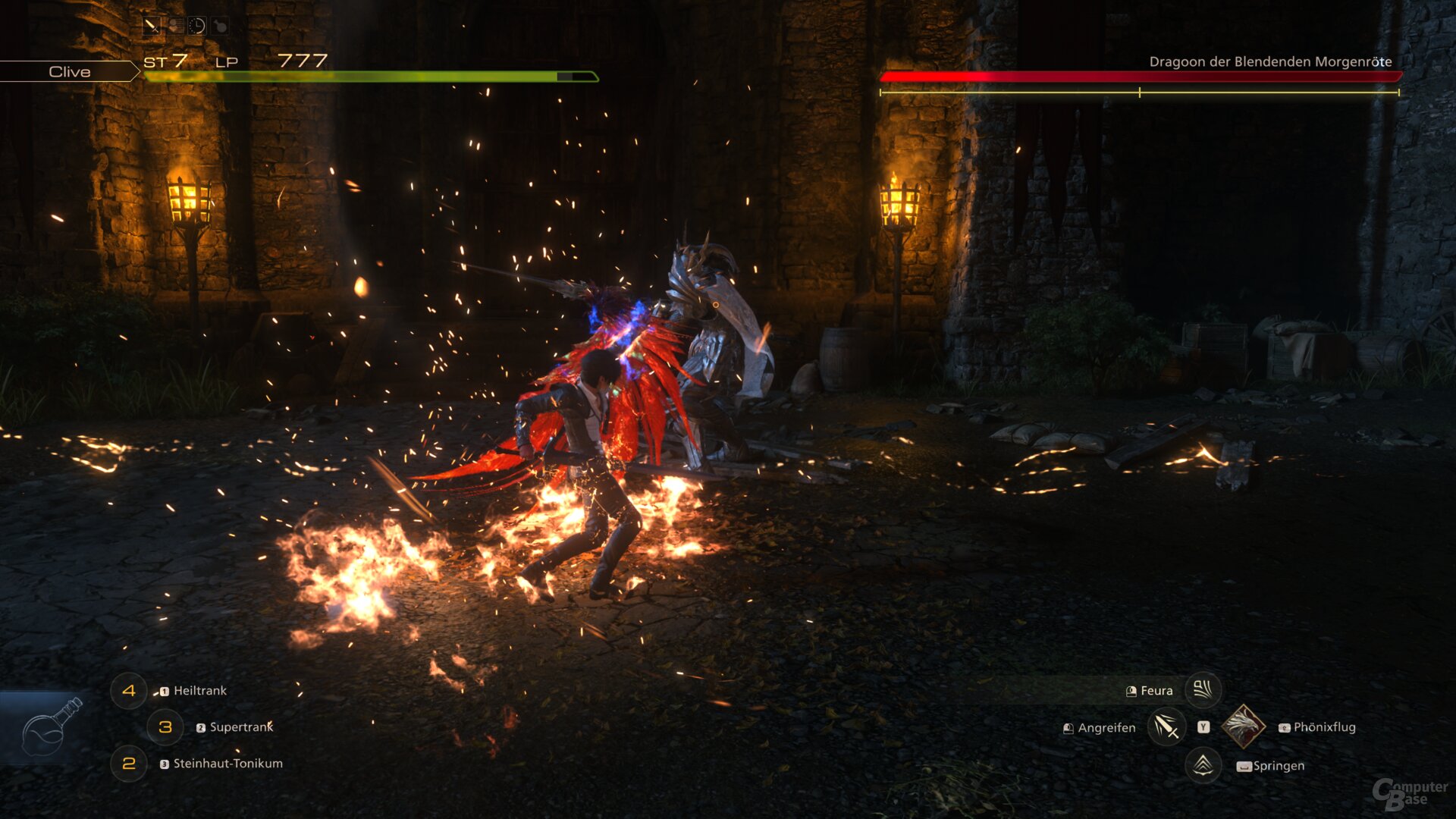Click the sword status icon
The width and height of the screenshot is (1456, 819).
152,26
